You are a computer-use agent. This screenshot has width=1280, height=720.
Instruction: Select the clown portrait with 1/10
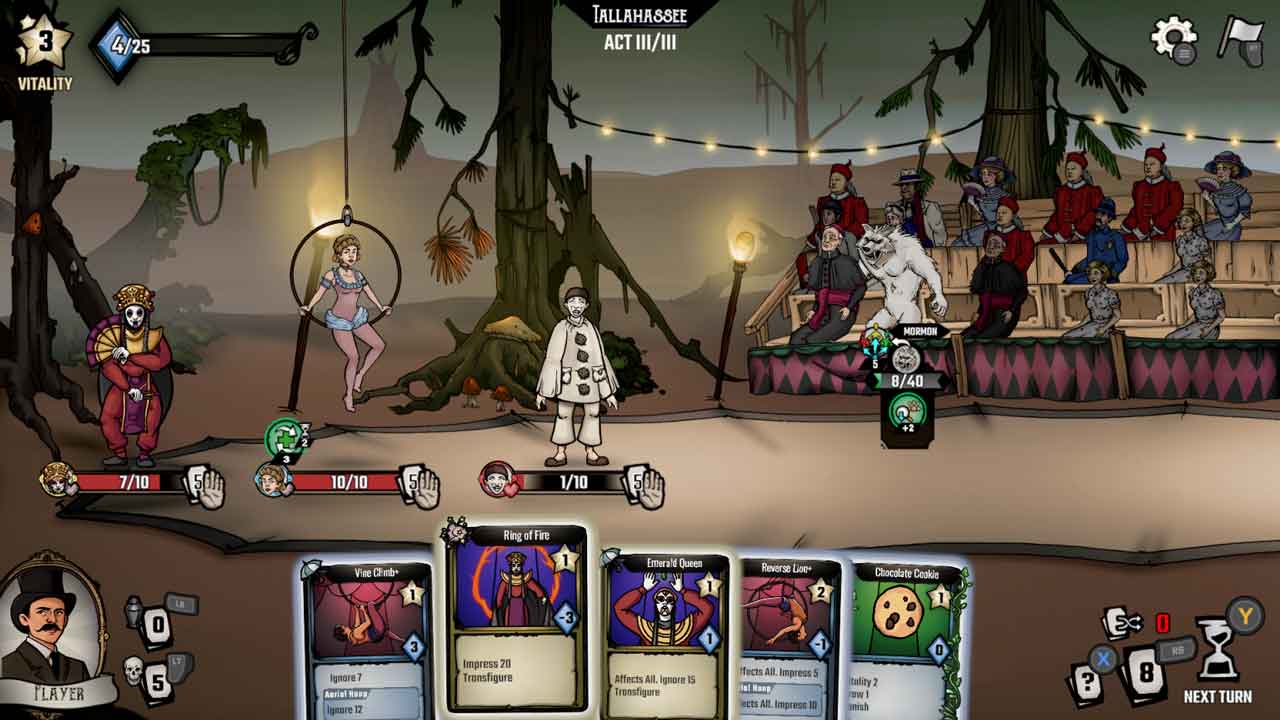point(497,481)
